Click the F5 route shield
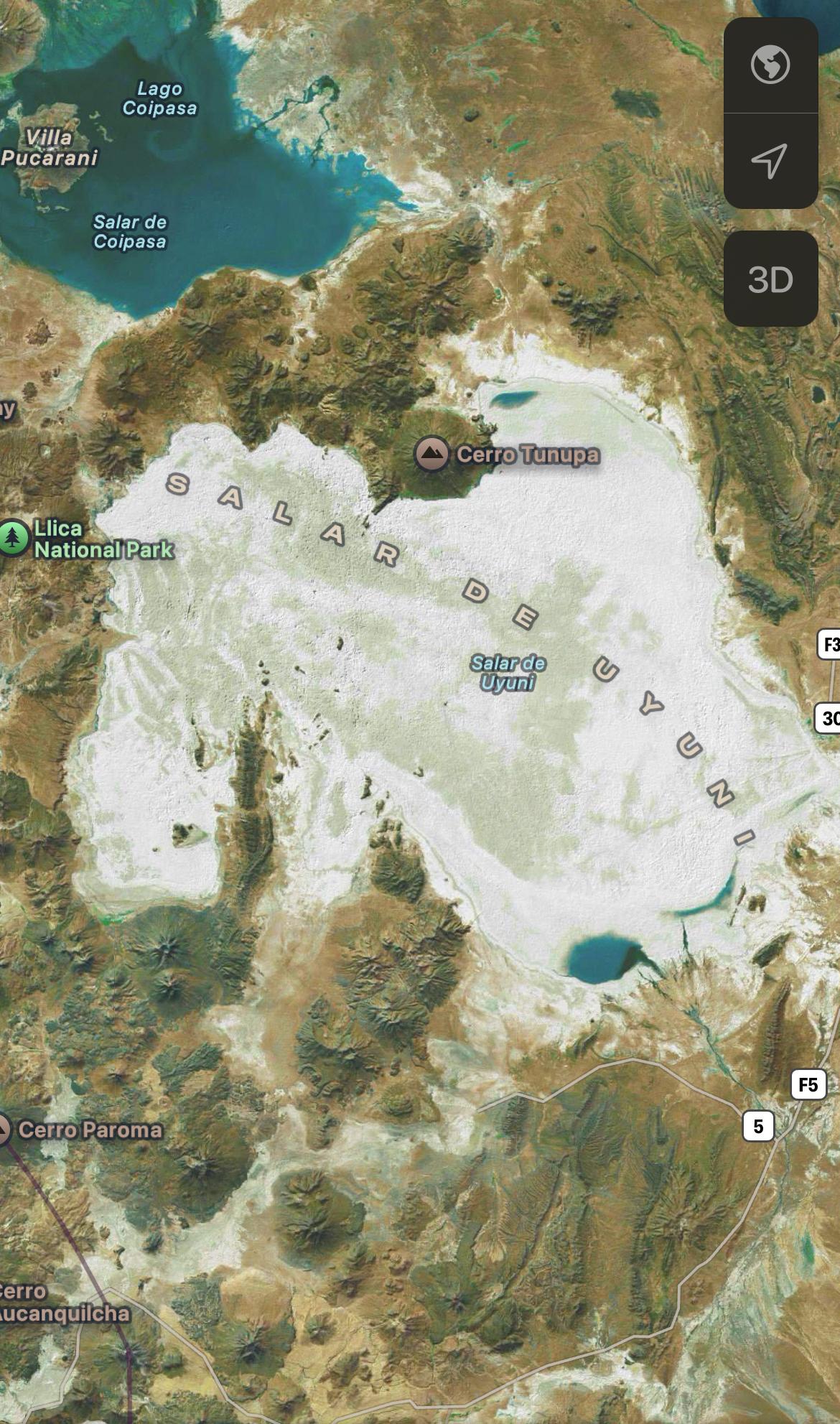This screenshot has height=1424, width=840. [x=808, y=1084]
